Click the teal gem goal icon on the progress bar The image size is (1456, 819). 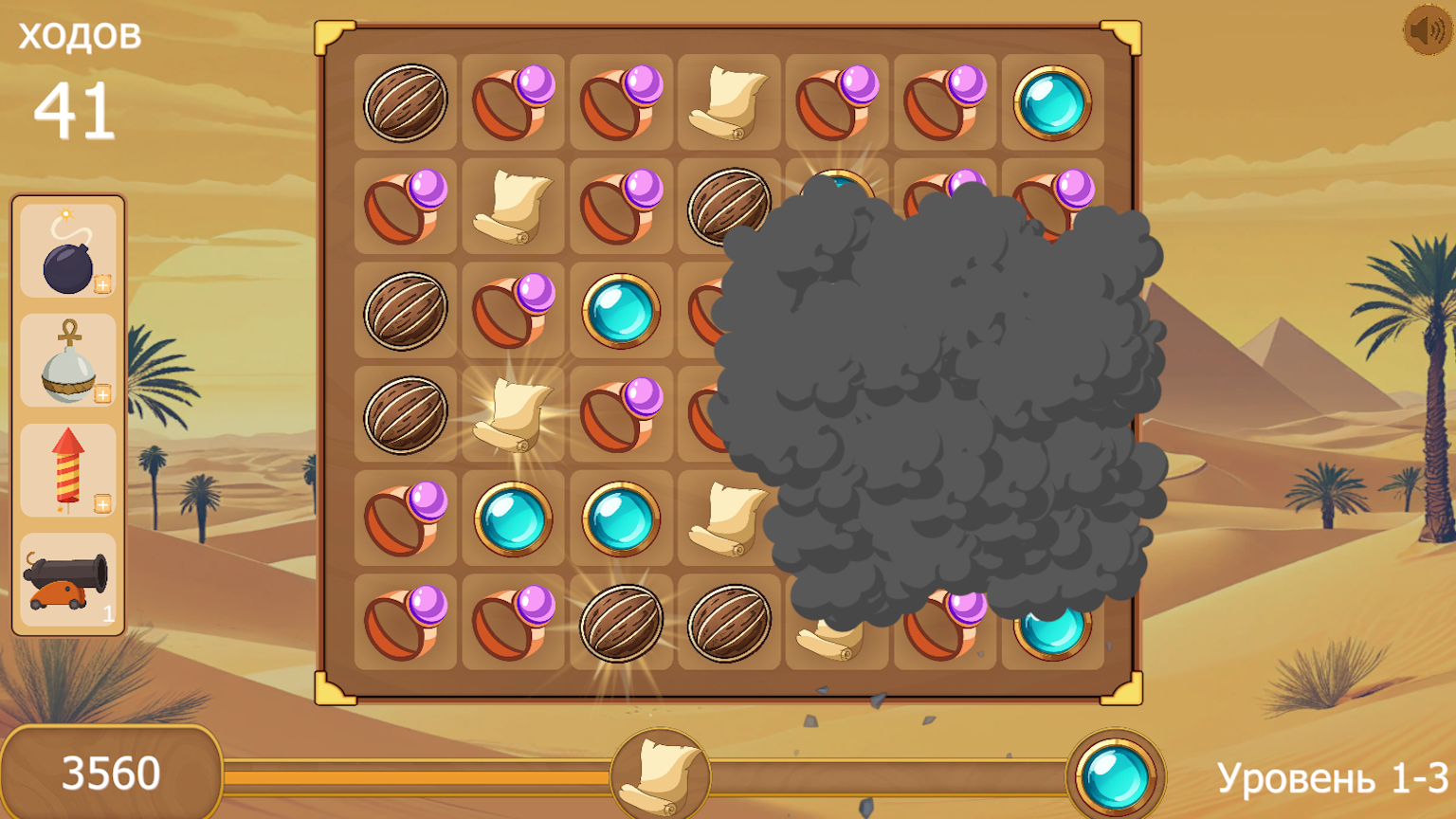tap(1116, 774)
